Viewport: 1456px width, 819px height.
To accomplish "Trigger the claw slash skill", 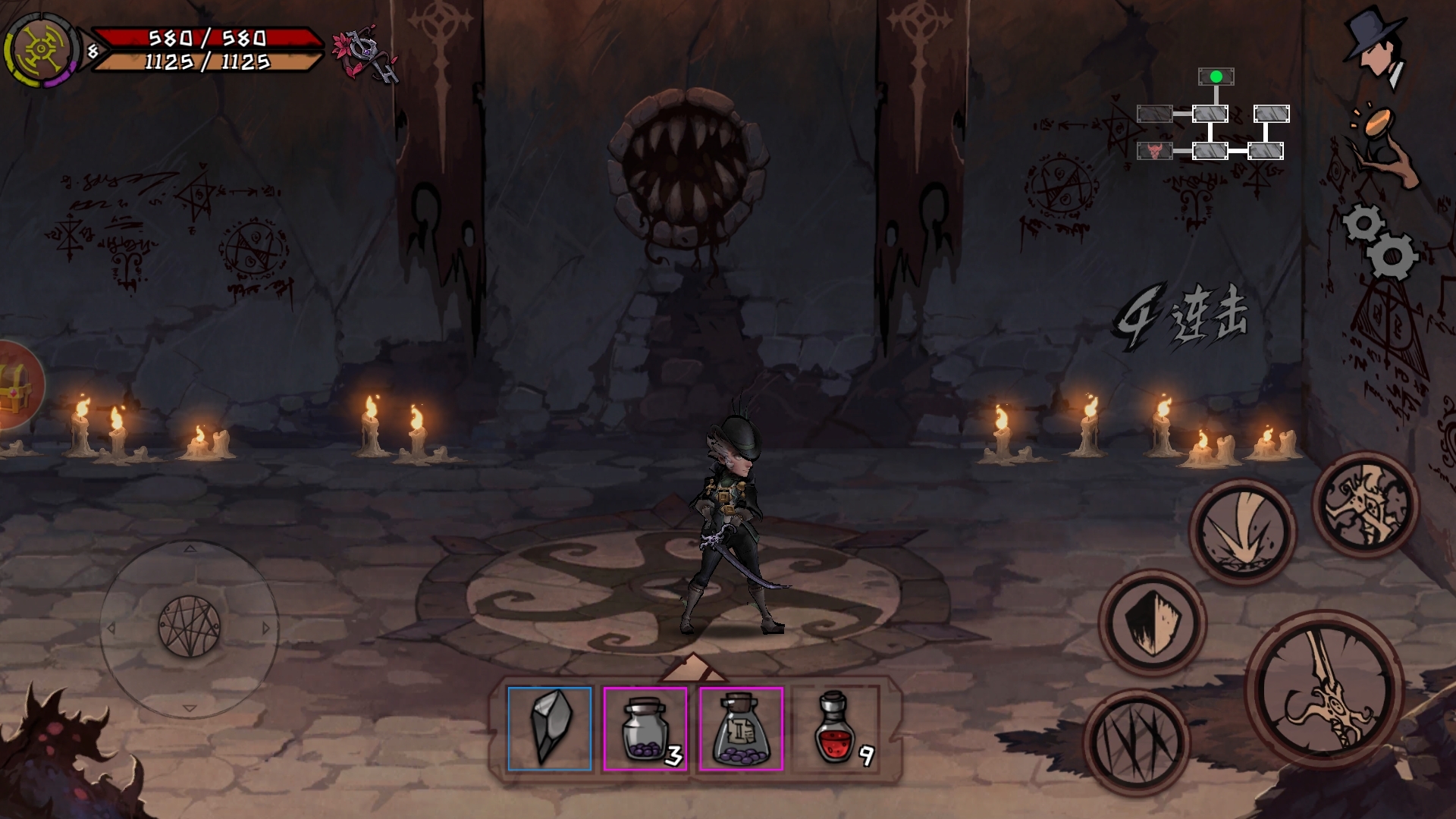I will pos(1135,742).
